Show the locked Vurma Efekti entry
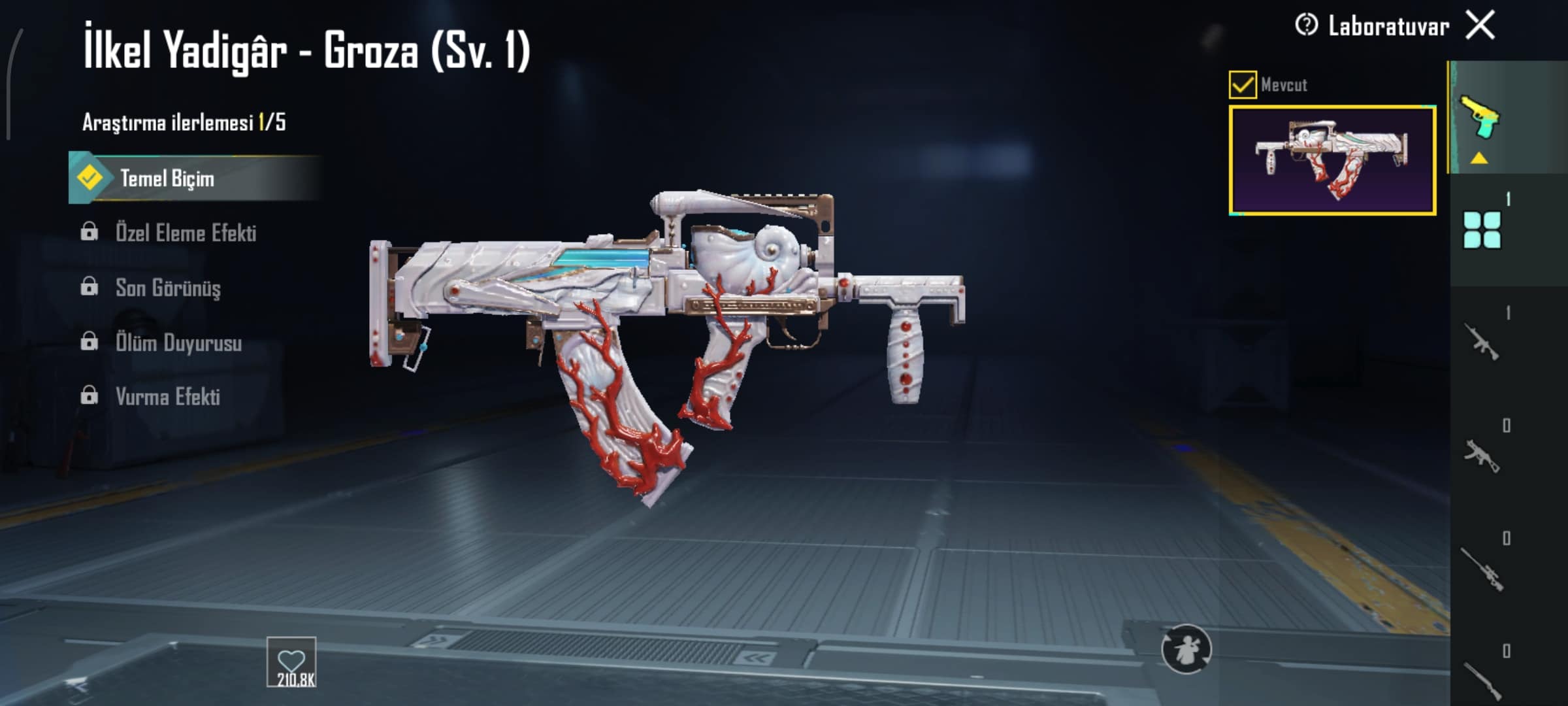This screenshot has width=1568, height=706. point(167,397)
